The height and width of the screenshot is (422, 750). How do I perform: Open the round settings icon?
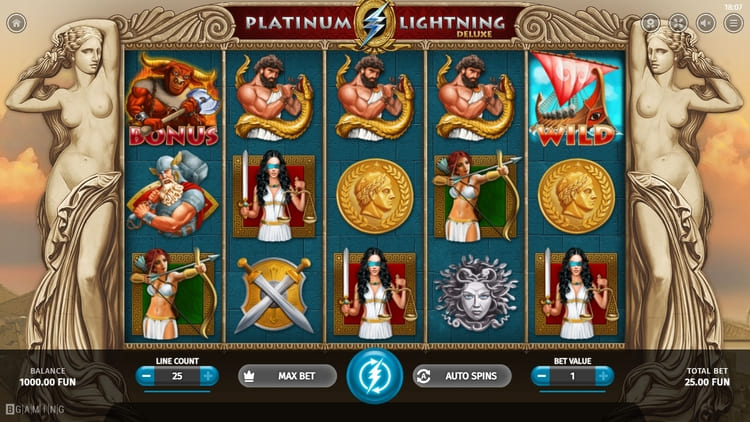(651, 23)
